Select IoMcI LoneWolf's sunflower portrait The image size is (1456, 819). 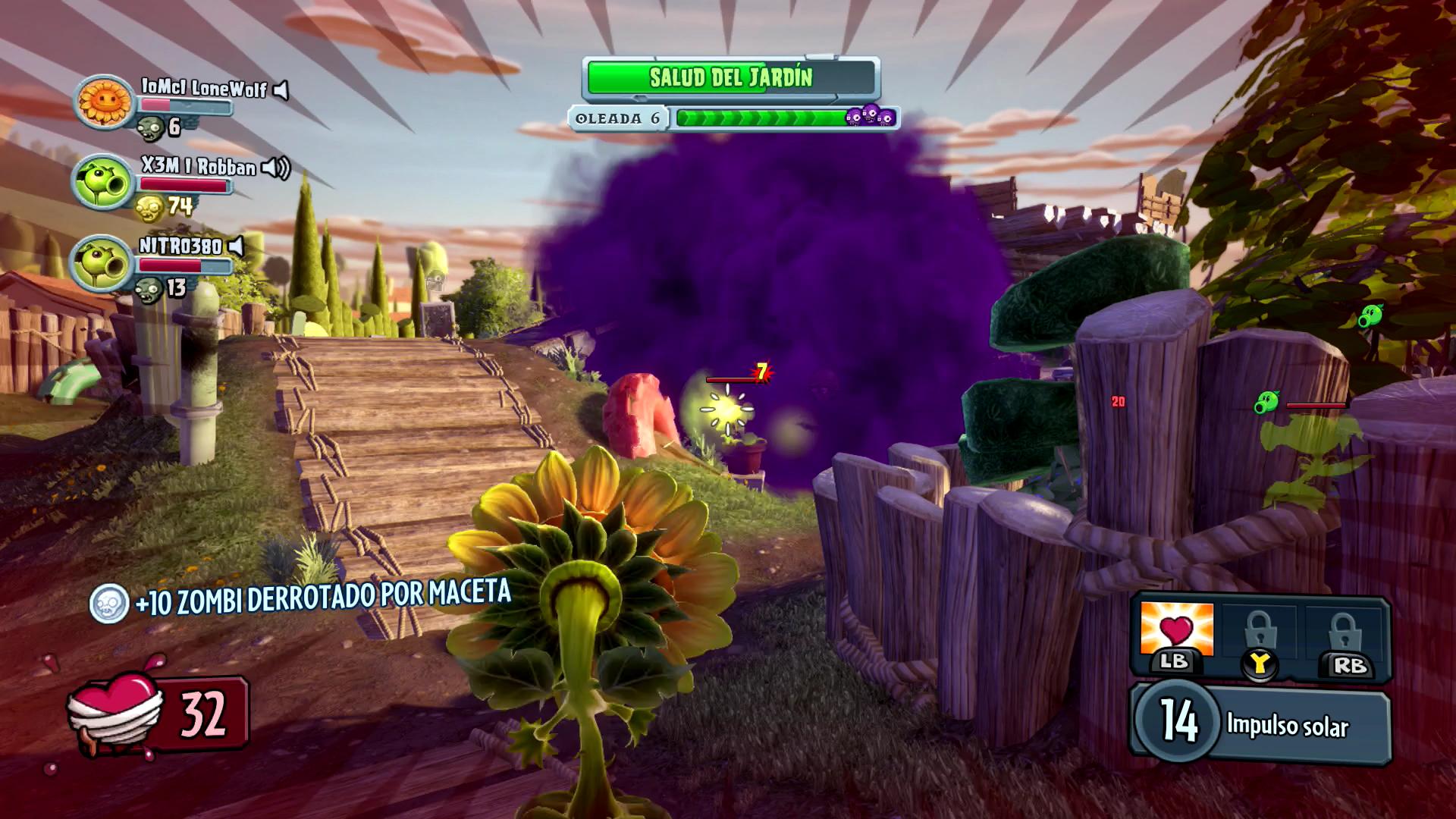click(x=104, y=101)
